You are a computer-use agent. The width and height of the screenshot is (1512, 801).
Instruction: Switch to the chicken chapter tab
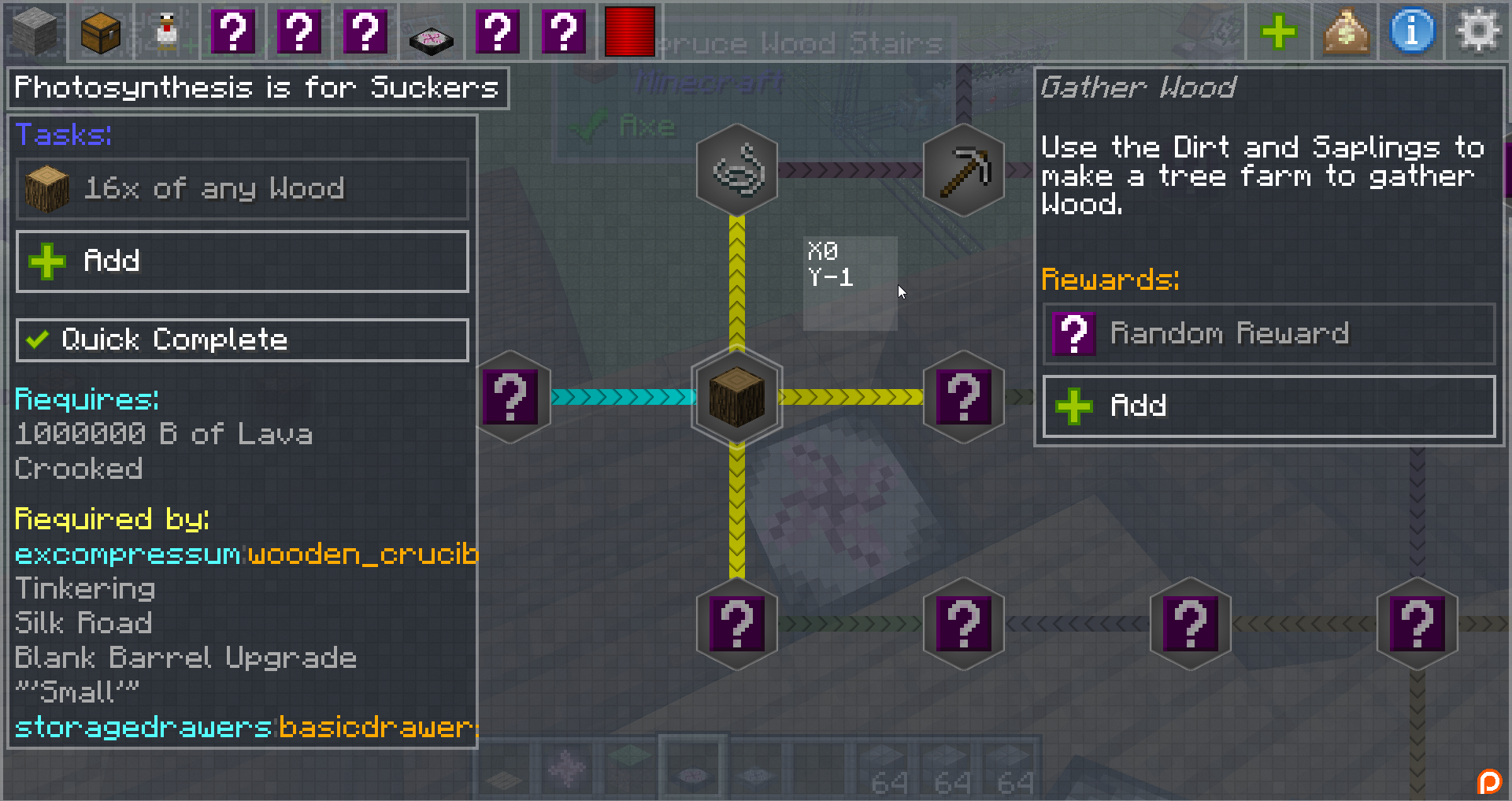167,32
